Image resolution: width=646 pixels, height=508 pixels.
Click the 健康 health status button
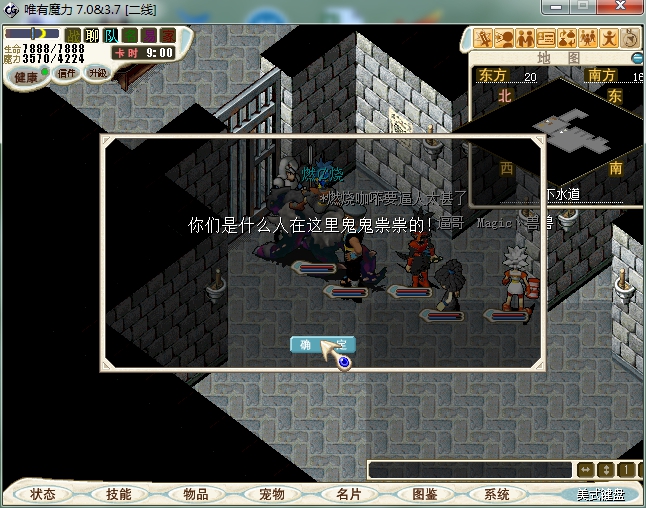tap(25, 77)
